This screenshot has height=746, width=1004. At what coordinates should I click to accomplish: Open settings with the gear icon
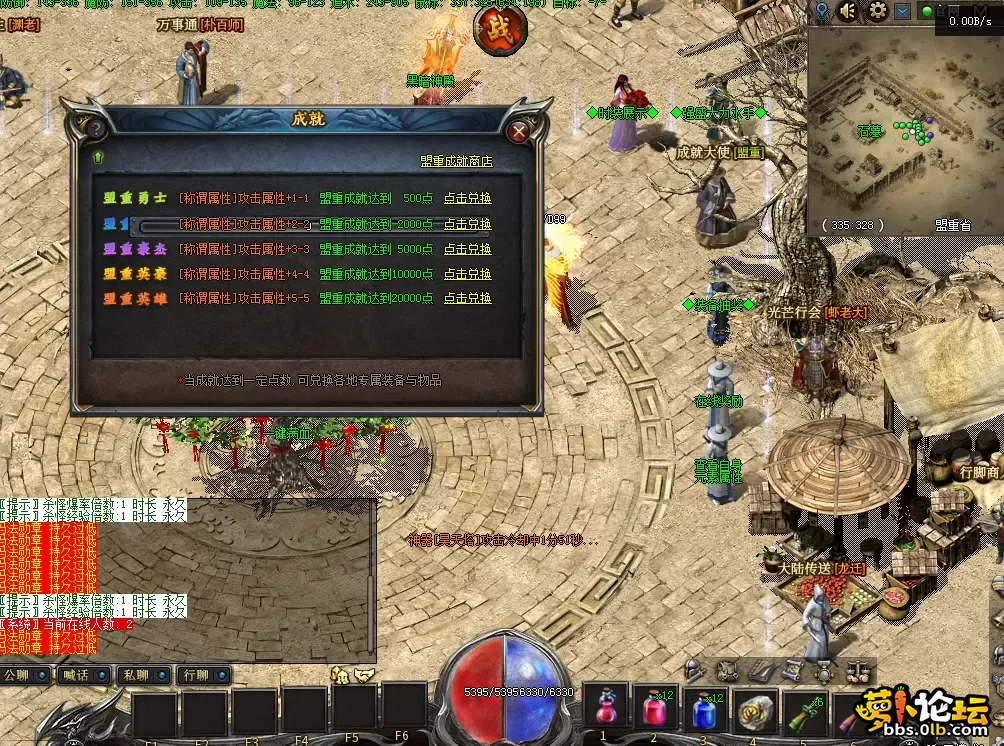pyautogui.click(x=878, y=11)
